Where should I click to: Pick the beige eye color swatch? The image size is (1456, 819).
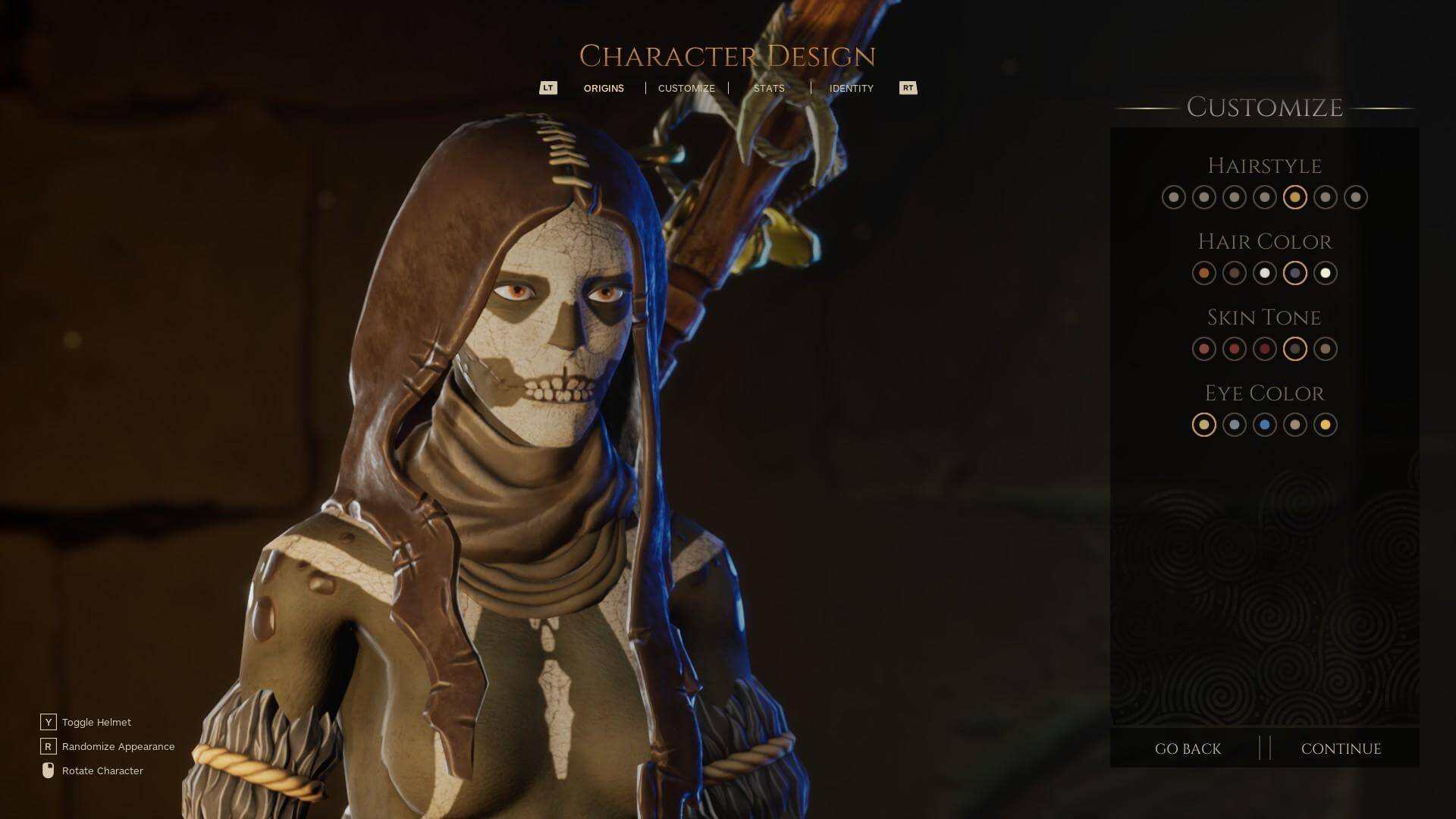(x=1294, y=425)
